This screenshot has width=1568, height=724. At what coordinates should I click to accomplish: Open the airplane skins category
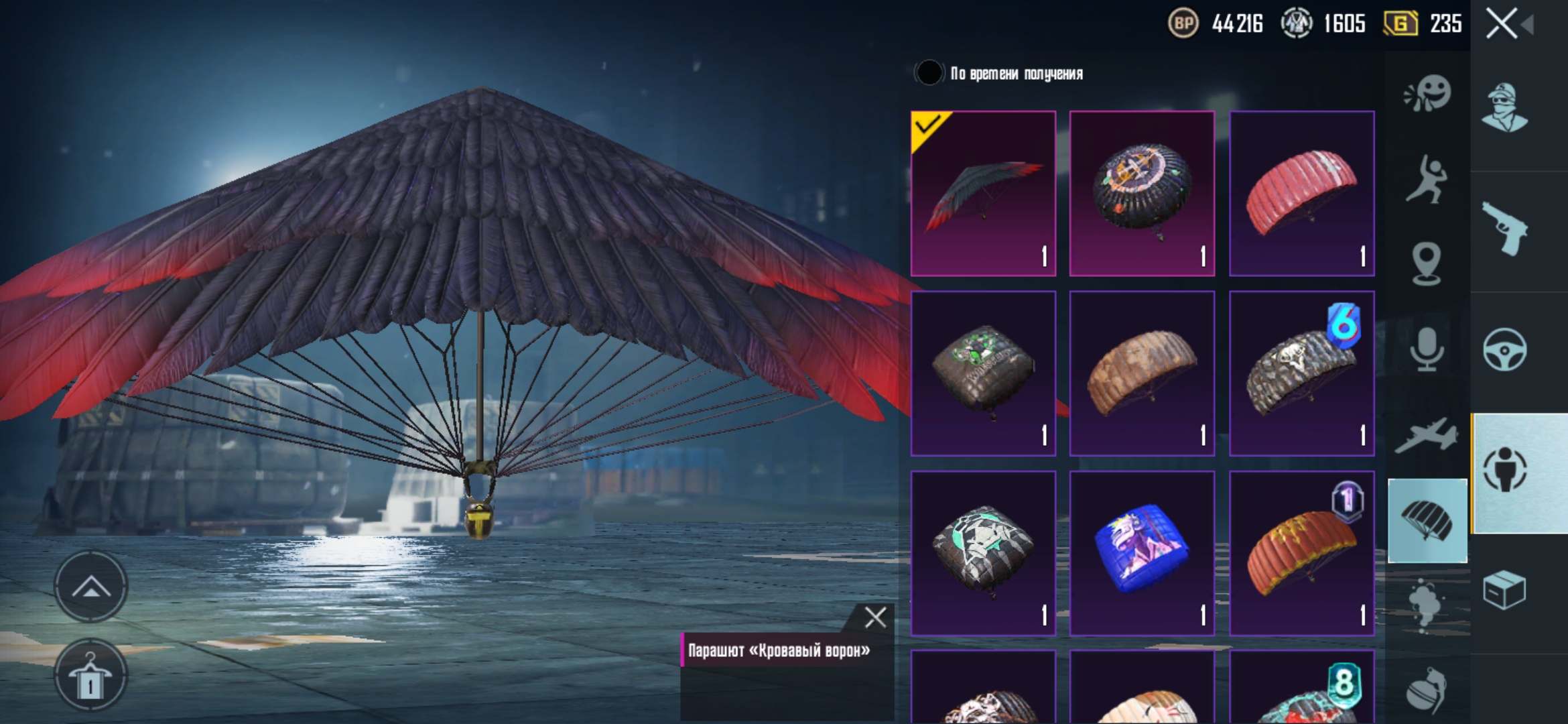1427,436
